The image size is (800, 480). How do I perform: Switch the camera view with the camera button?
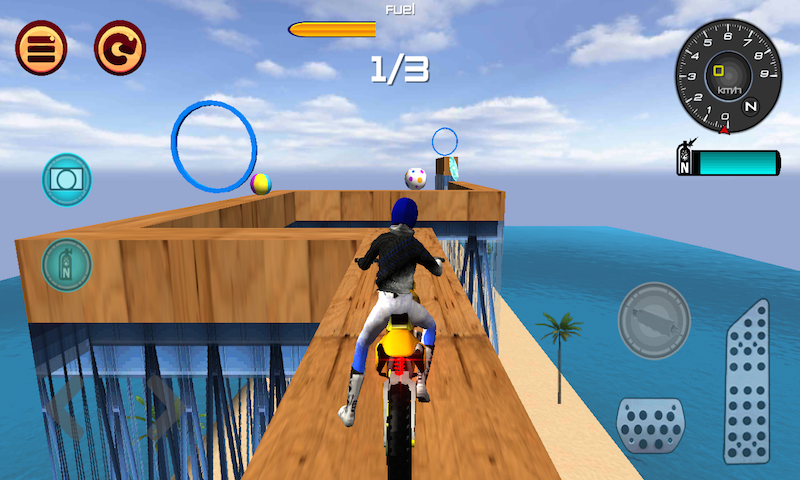67,179
